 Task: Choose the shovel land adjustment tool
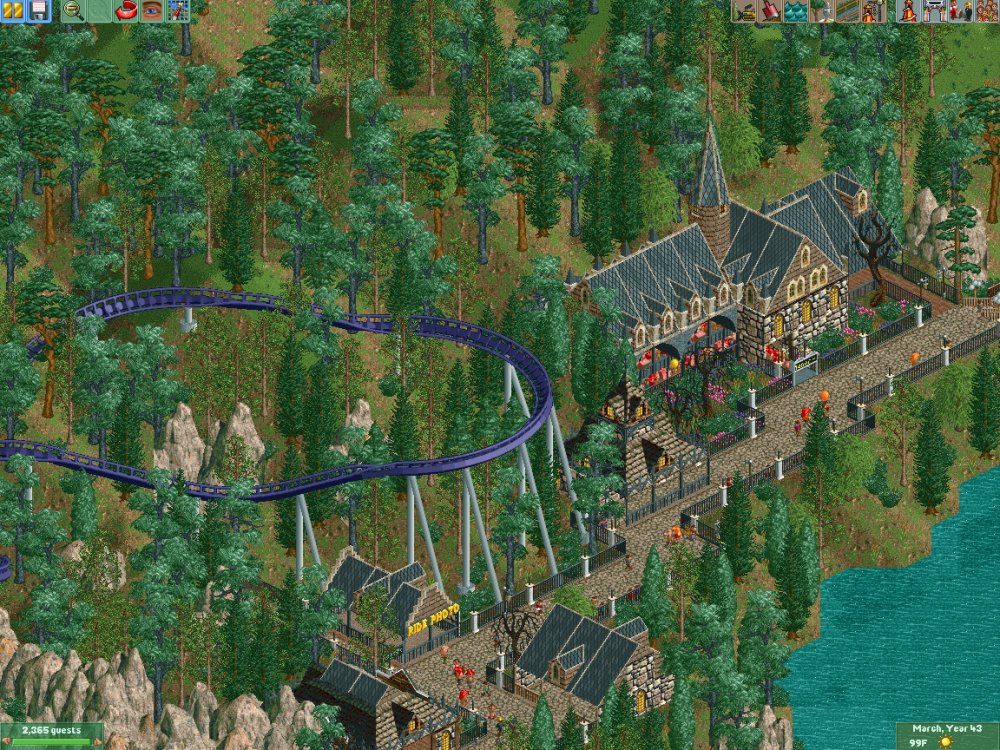click(x=770, y=11)
